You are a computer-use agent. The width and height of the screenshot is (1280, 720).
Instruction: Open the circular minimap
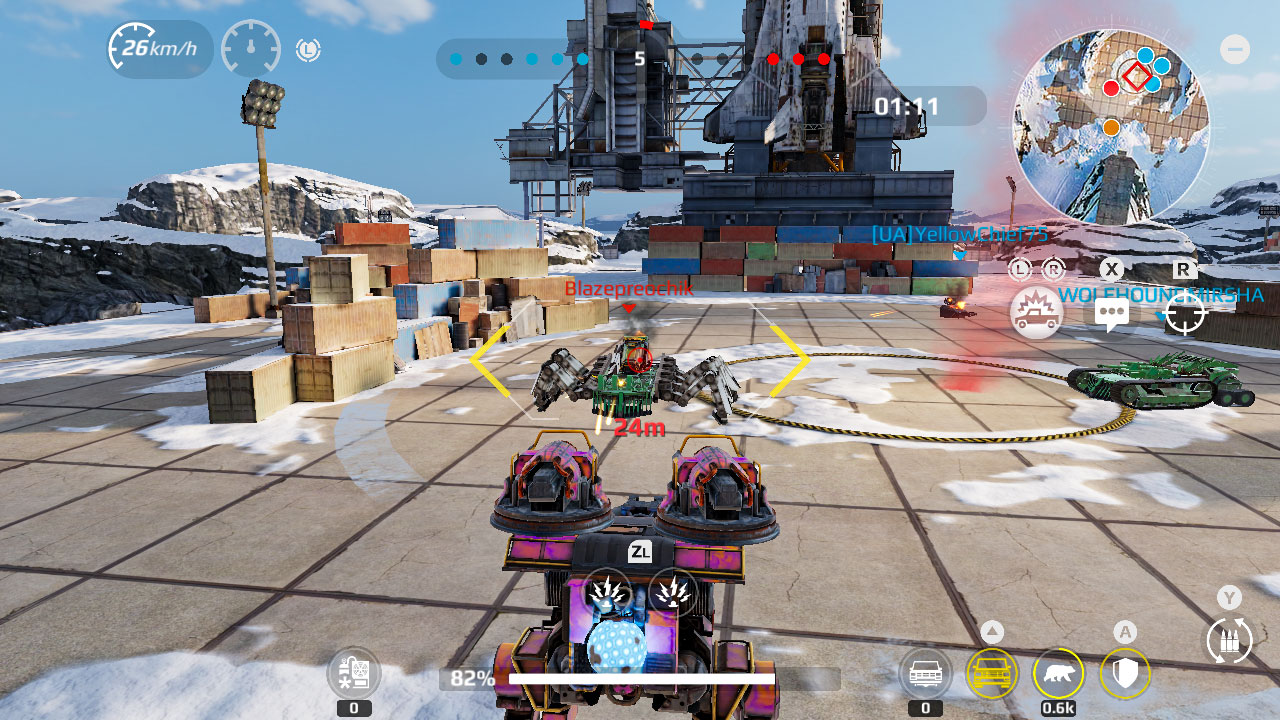pos(1110,125)
